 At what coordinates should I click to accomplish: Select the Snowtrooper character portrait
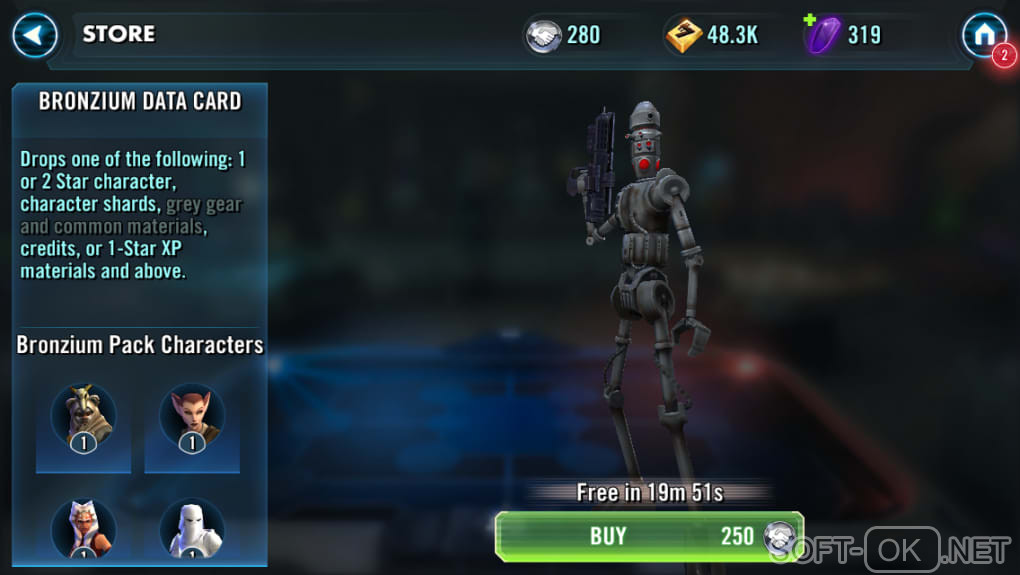[x=192, y=528]
